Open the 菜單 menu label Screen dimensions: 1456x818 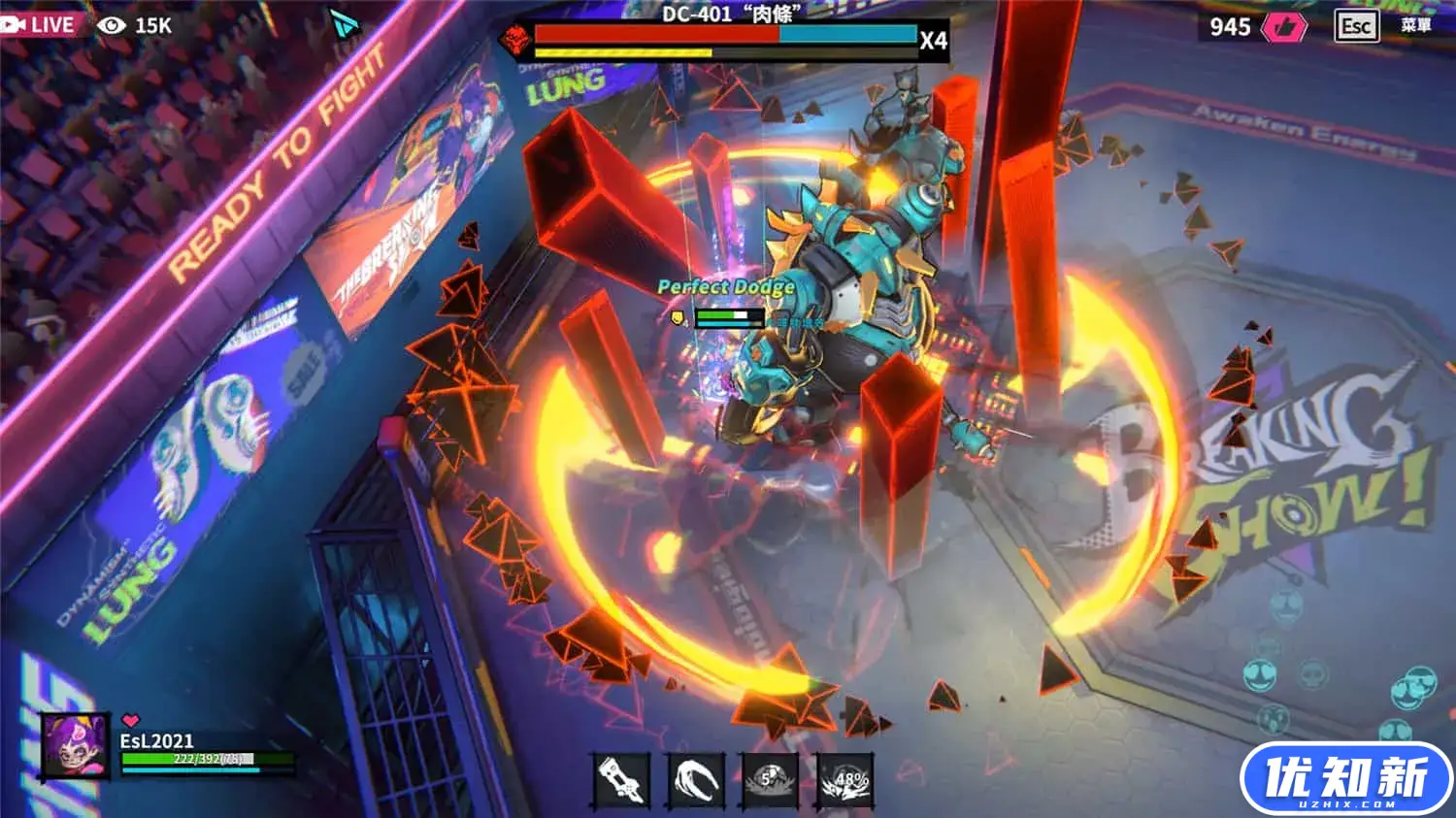tap(1416, 26)
